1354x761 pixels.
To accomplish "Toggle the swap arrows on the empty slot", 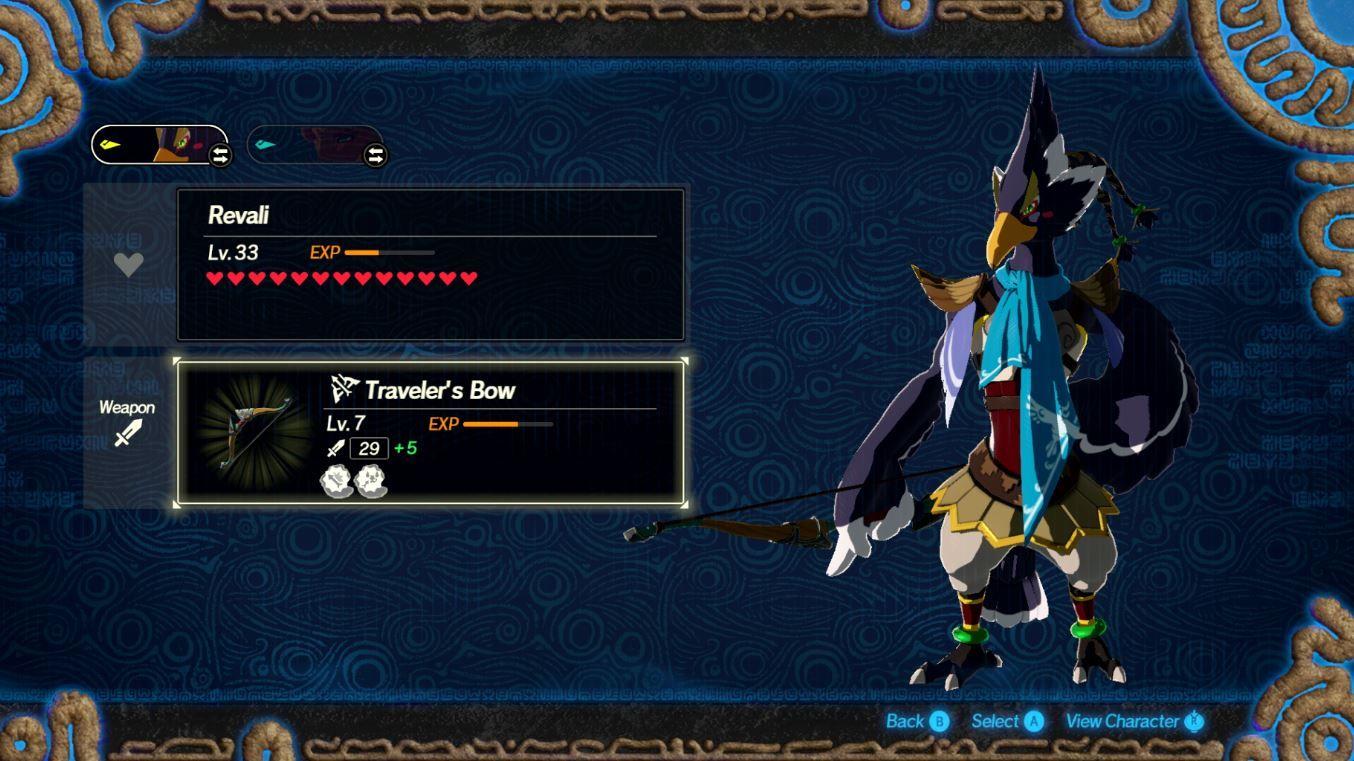I will click(374, 156).
